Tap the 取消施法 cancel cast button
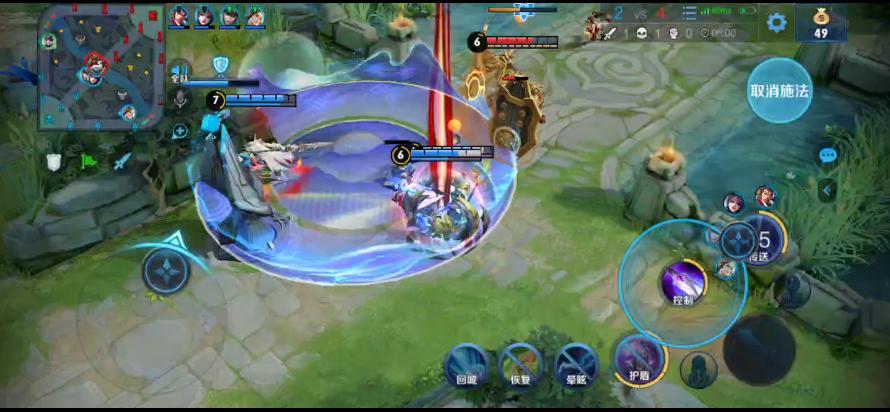The image size is (890, 412). pyautogui.click(x=779, y=91)
